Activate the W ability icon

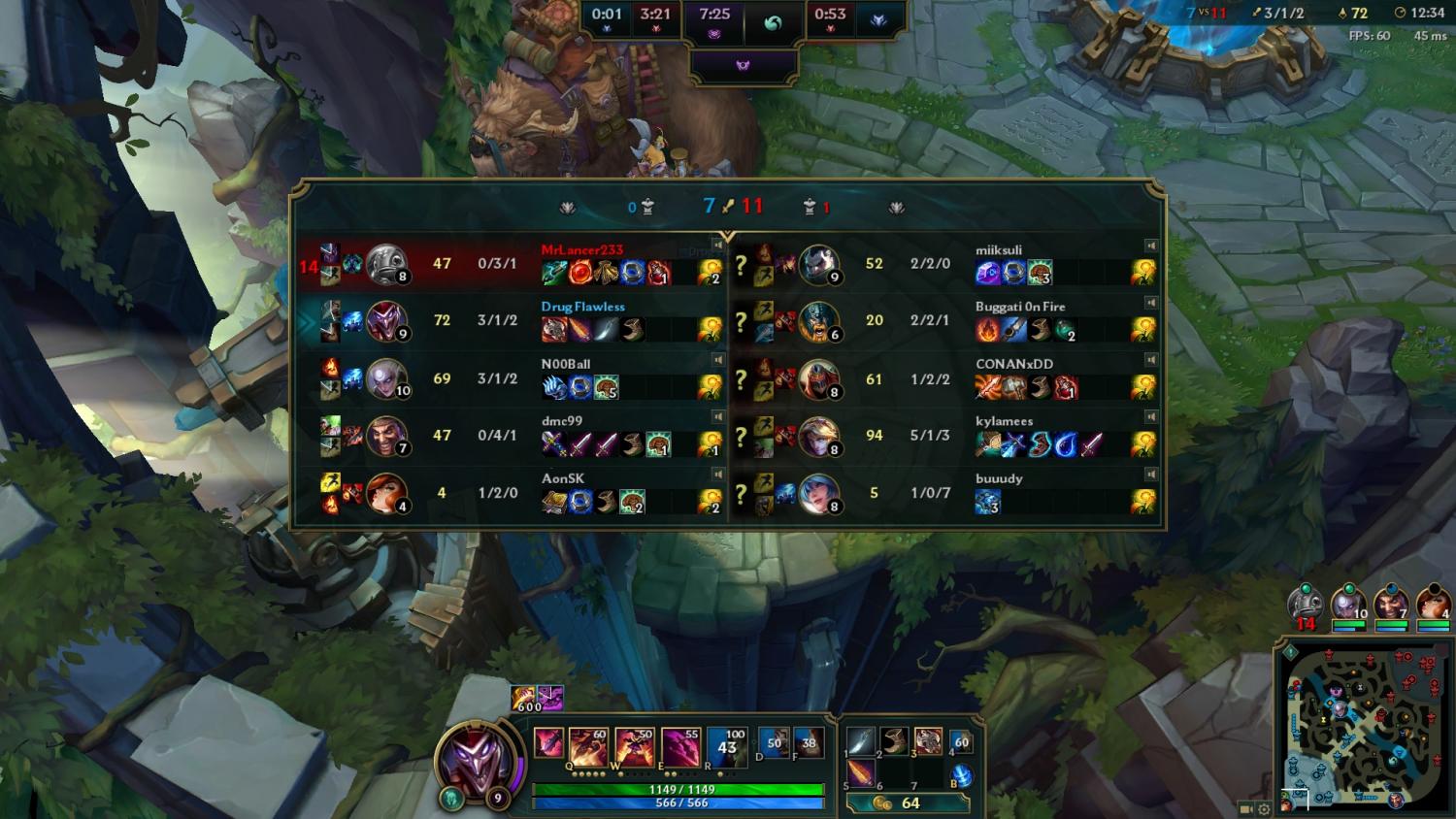(x=634, y=747)
